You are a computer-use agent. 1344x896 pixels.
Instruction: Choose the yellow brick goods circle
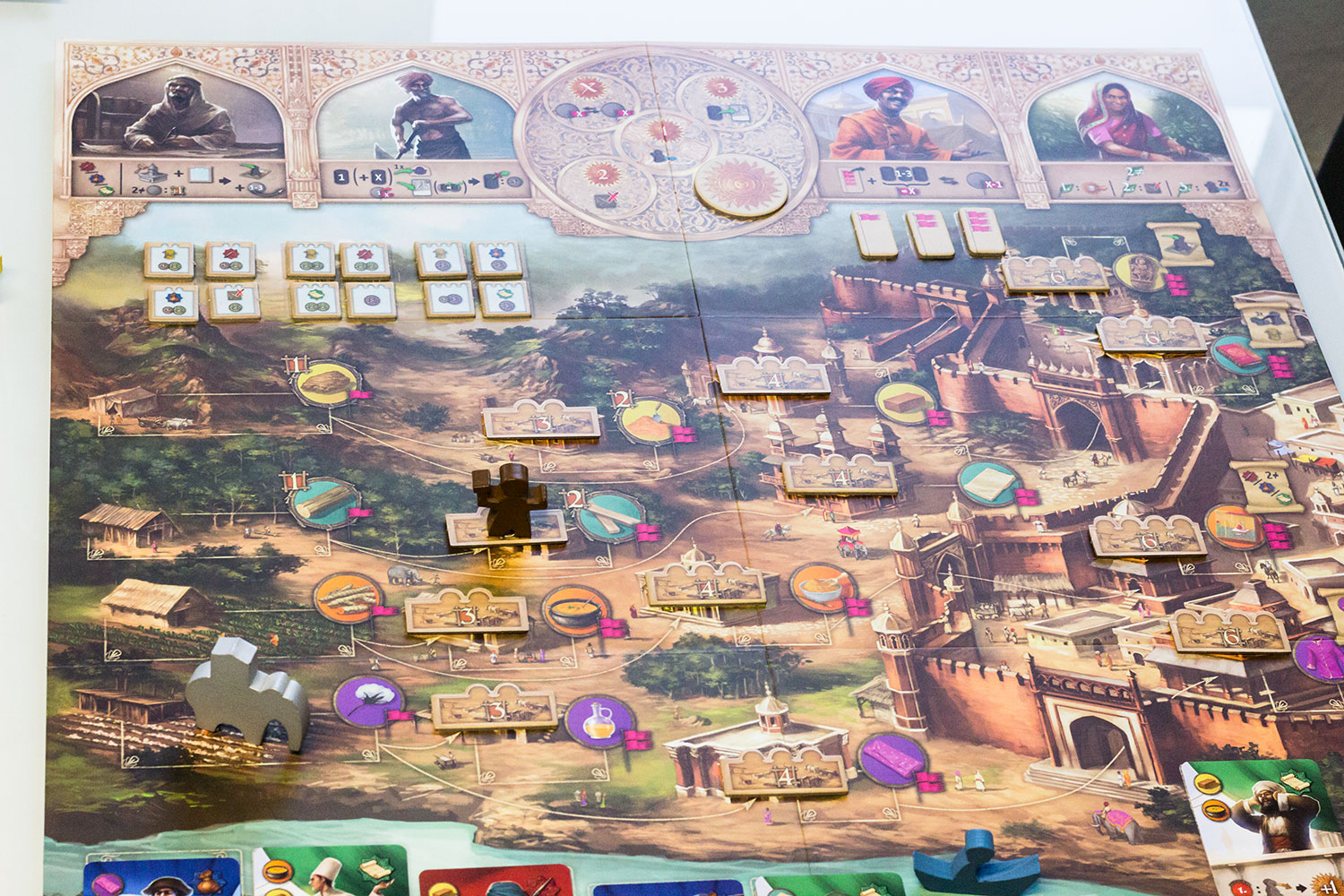coord(905,403)
